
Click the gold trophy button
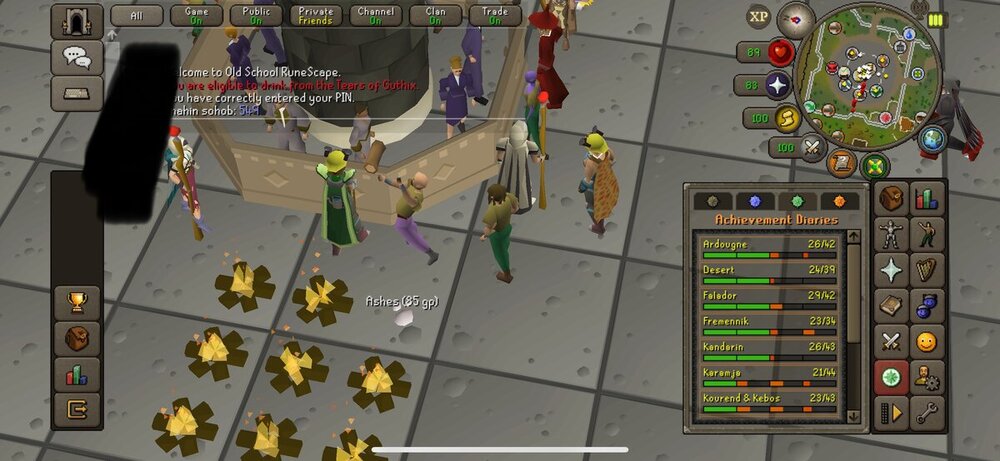tap(76, 302)
